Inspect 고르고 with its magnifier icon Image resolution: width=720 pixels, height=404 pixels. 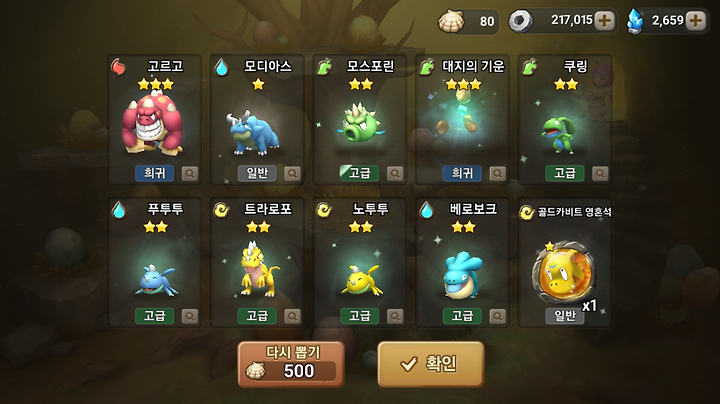[190, 173]
